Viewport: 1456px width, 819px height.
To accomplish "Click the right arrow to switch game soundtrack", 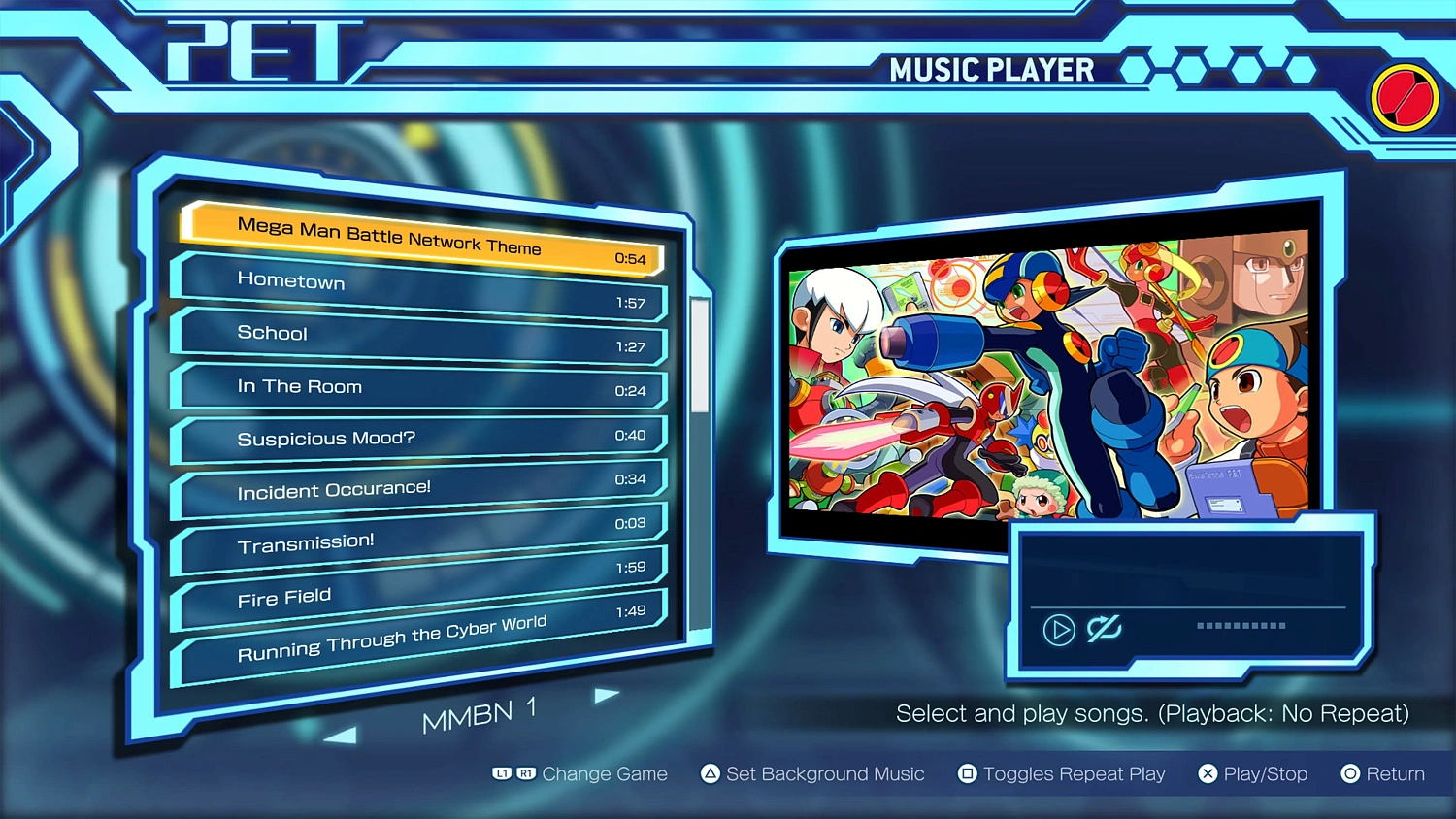I will (x=606, y=694).
